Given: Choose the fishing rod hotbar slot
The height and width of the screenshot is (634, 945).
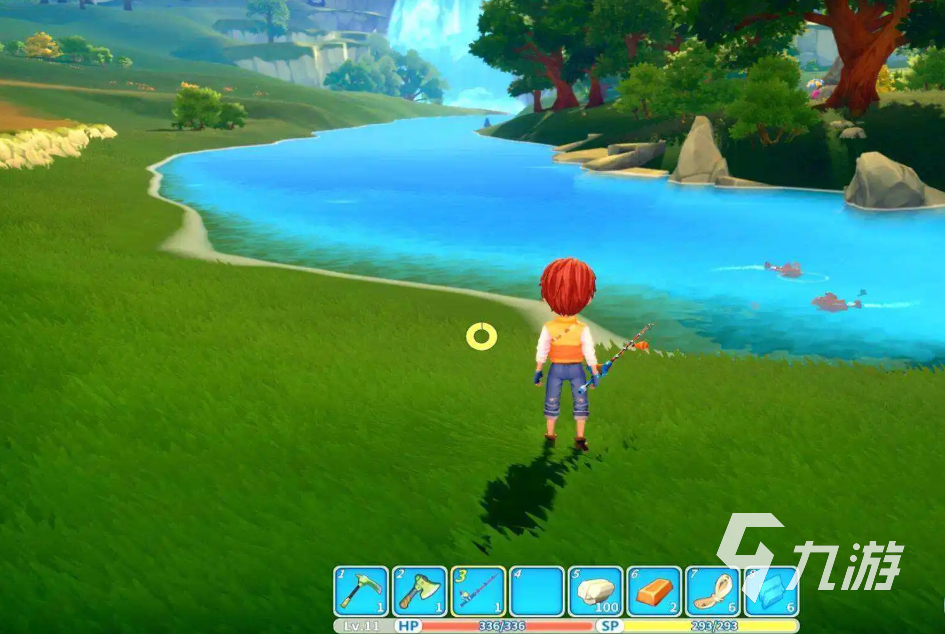Looking at the screenshot, I should pos(478,591).
